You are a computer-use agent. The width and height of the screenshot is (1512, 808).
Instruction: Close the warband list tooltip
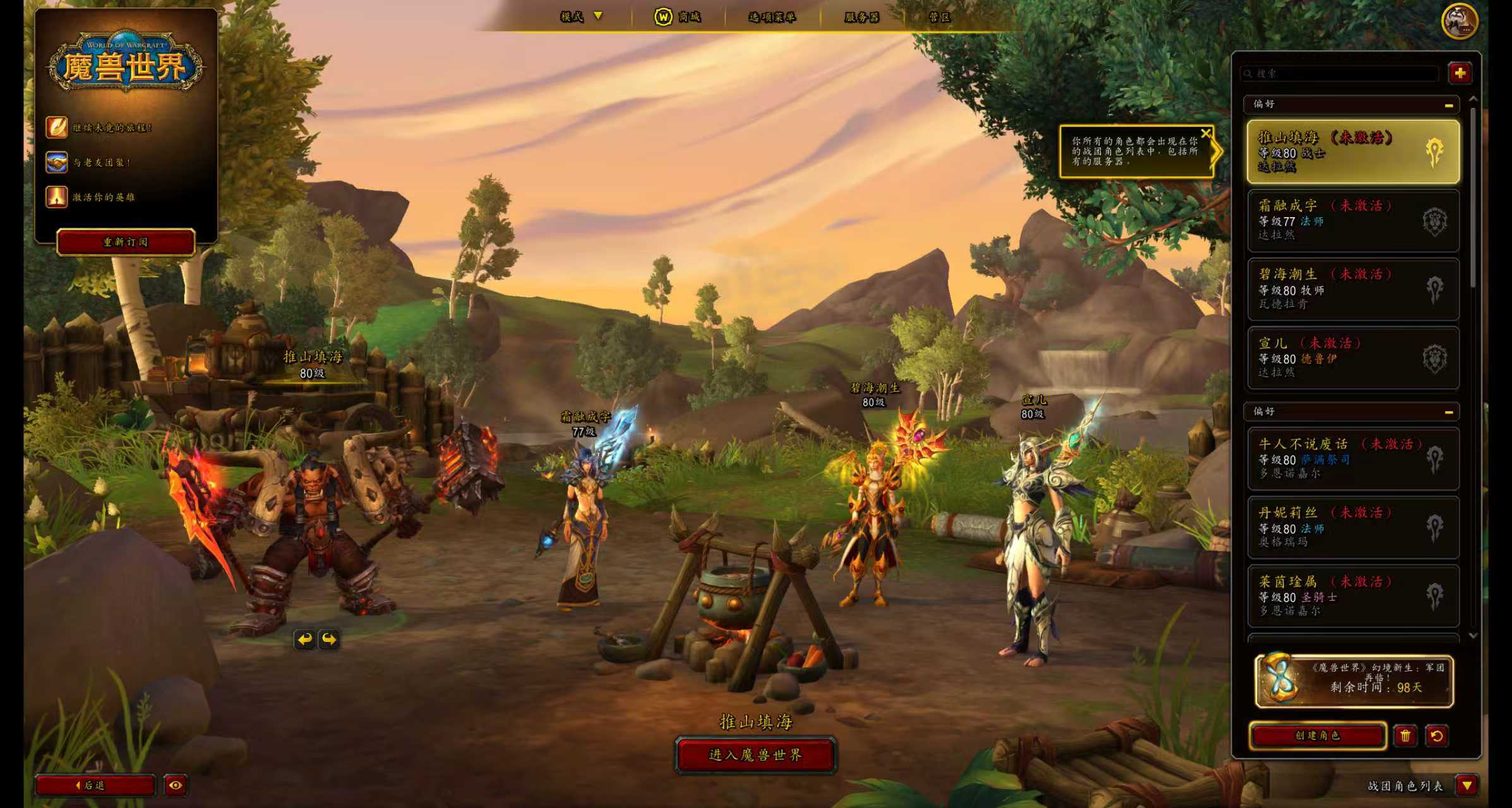point(1206,133)
